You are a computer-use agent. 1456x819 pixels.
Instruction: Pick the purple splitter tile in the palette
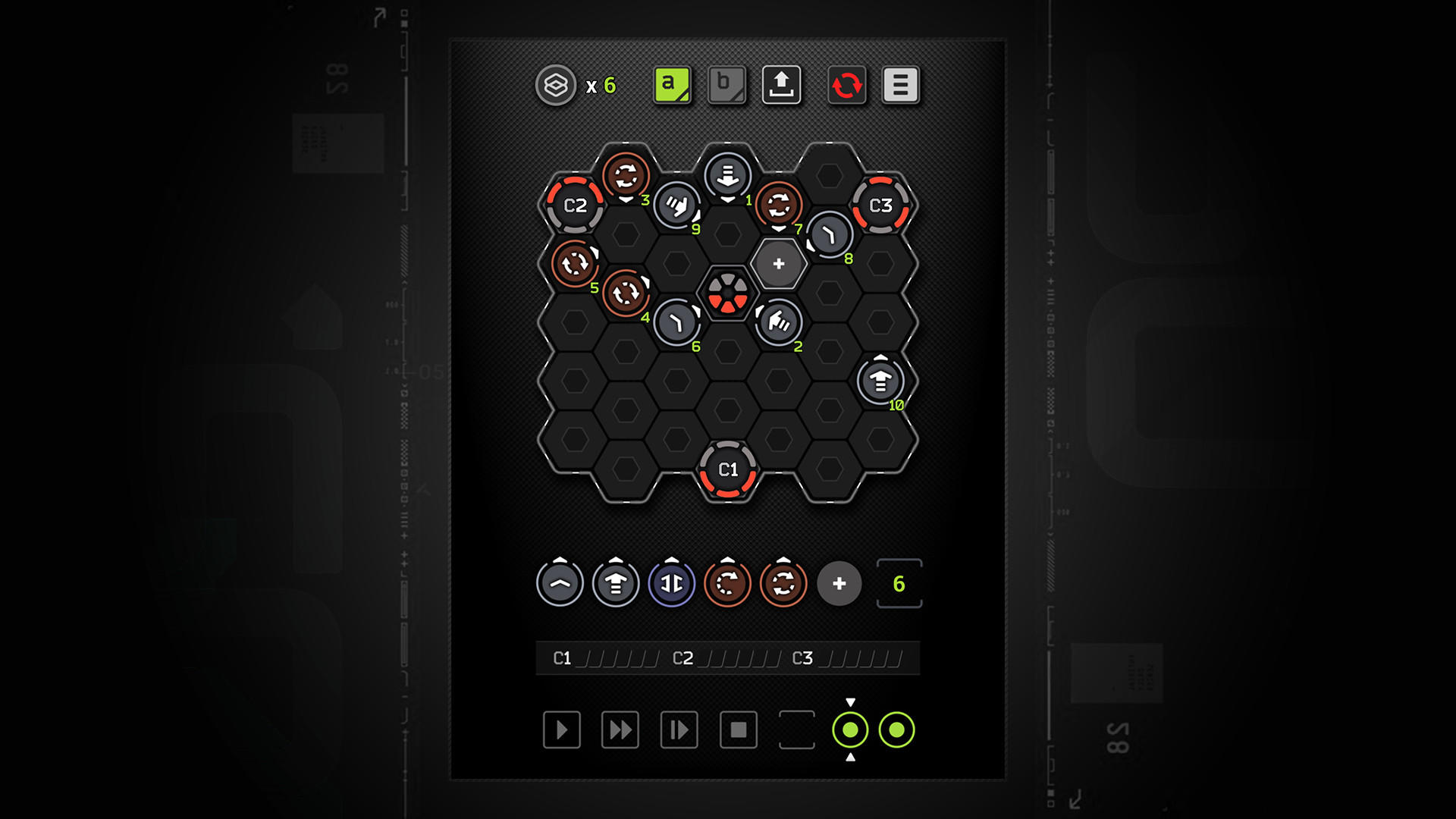tap(670, 582)
